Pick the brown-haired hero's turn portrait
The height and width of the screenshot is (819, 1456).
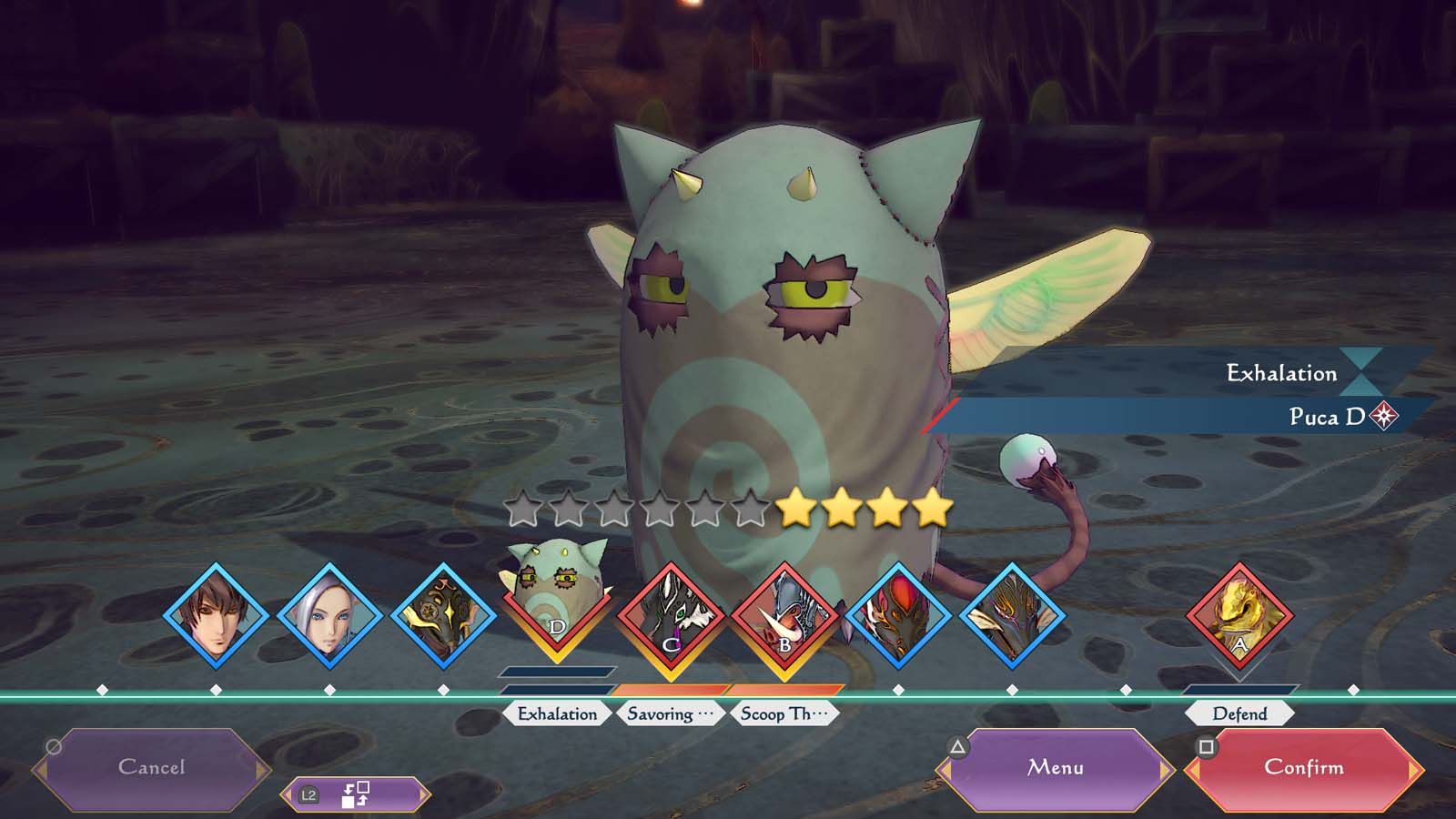coord(216,616)
